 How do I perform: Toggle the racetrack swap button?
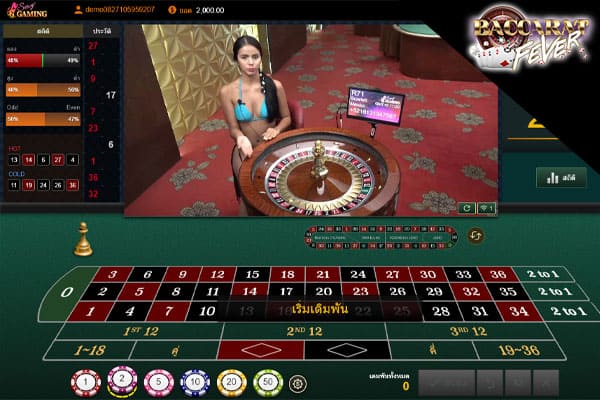pyautogui.click(x=476, y=236)
